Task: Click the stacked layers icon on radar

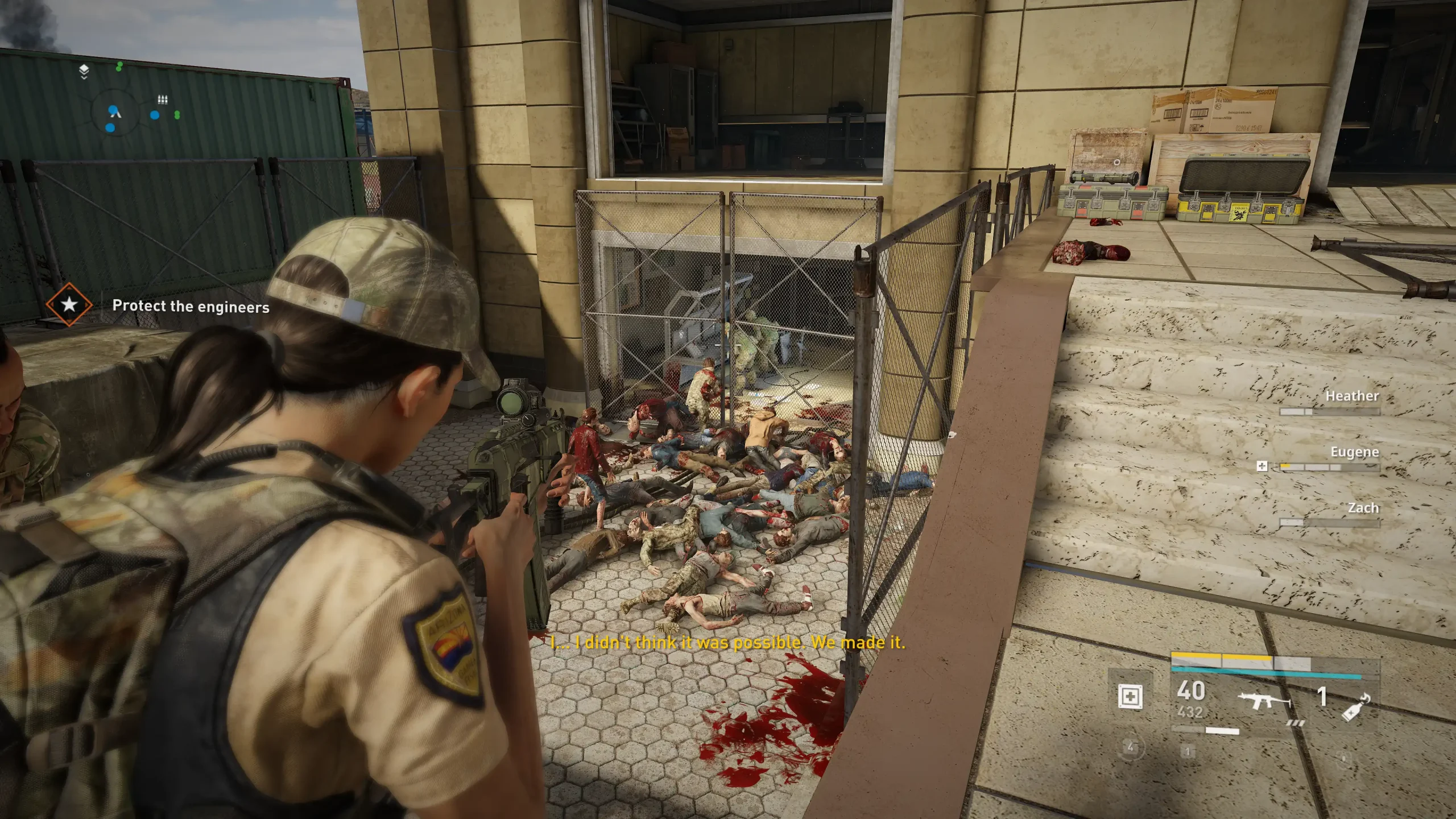Action: (x=84, y=71)
